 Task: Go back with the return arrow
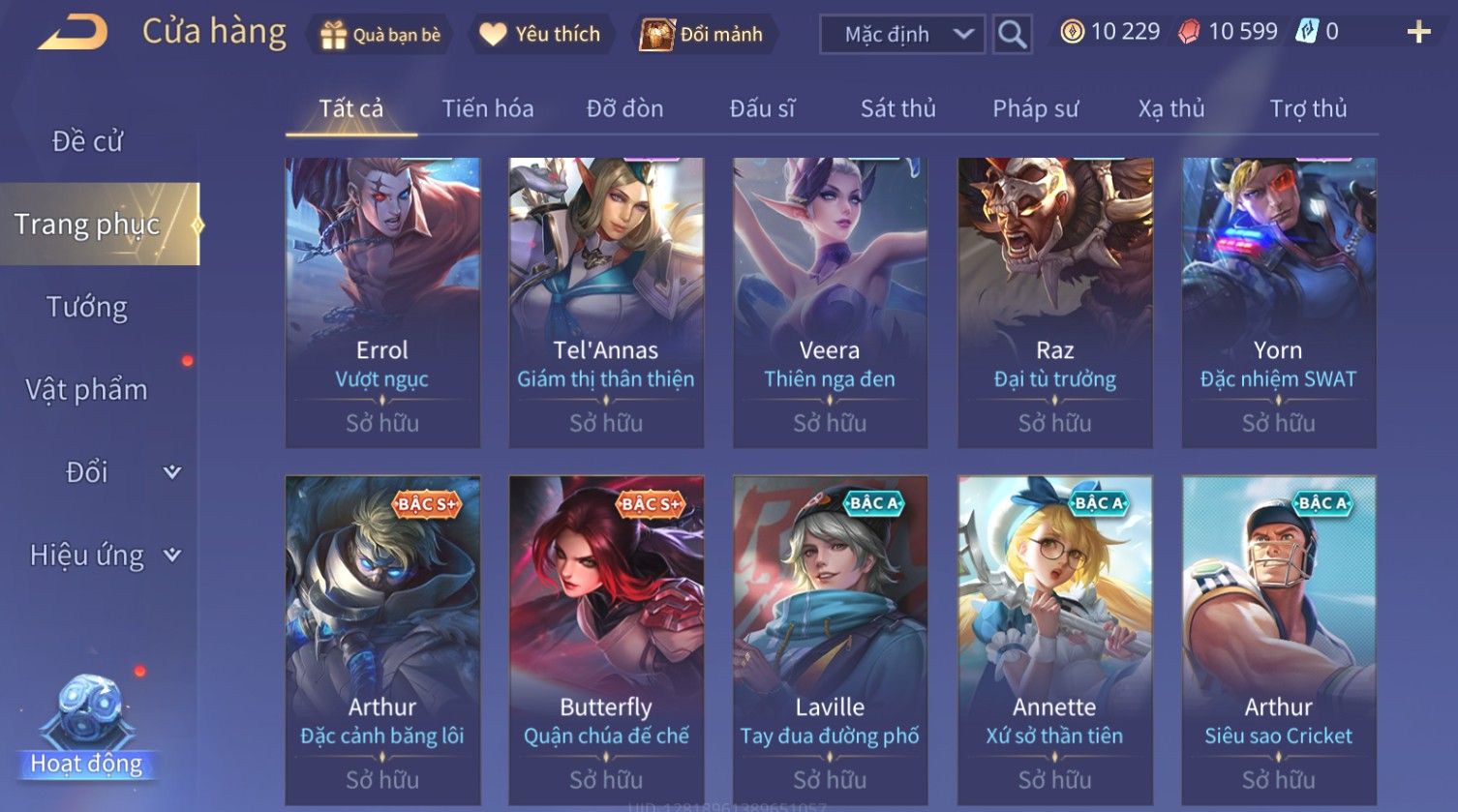point(73,33)
